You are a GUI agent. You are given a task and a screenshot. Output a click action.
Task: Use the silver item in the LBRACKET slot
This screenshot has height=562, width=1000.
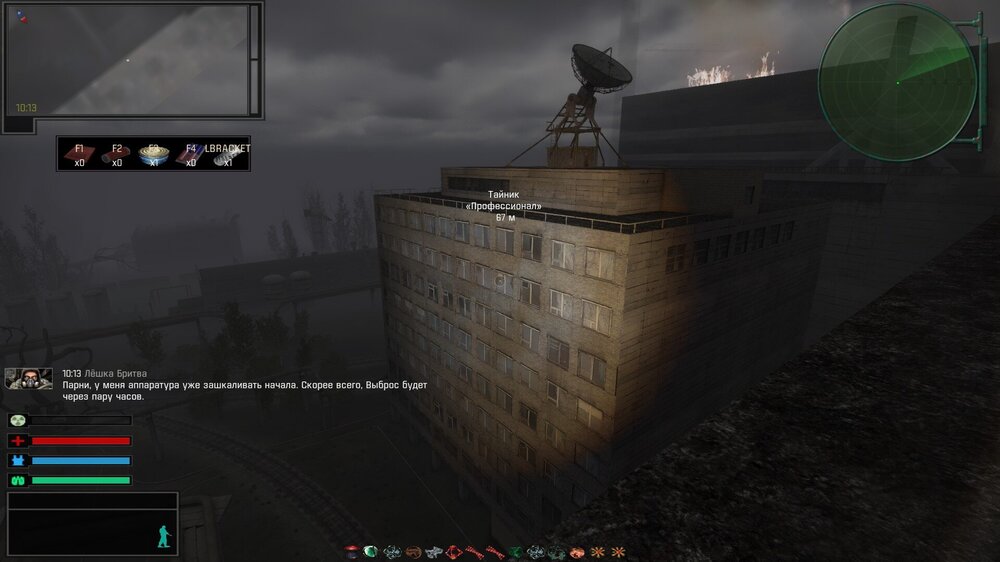pyautogui.click(x=228, y=154)
